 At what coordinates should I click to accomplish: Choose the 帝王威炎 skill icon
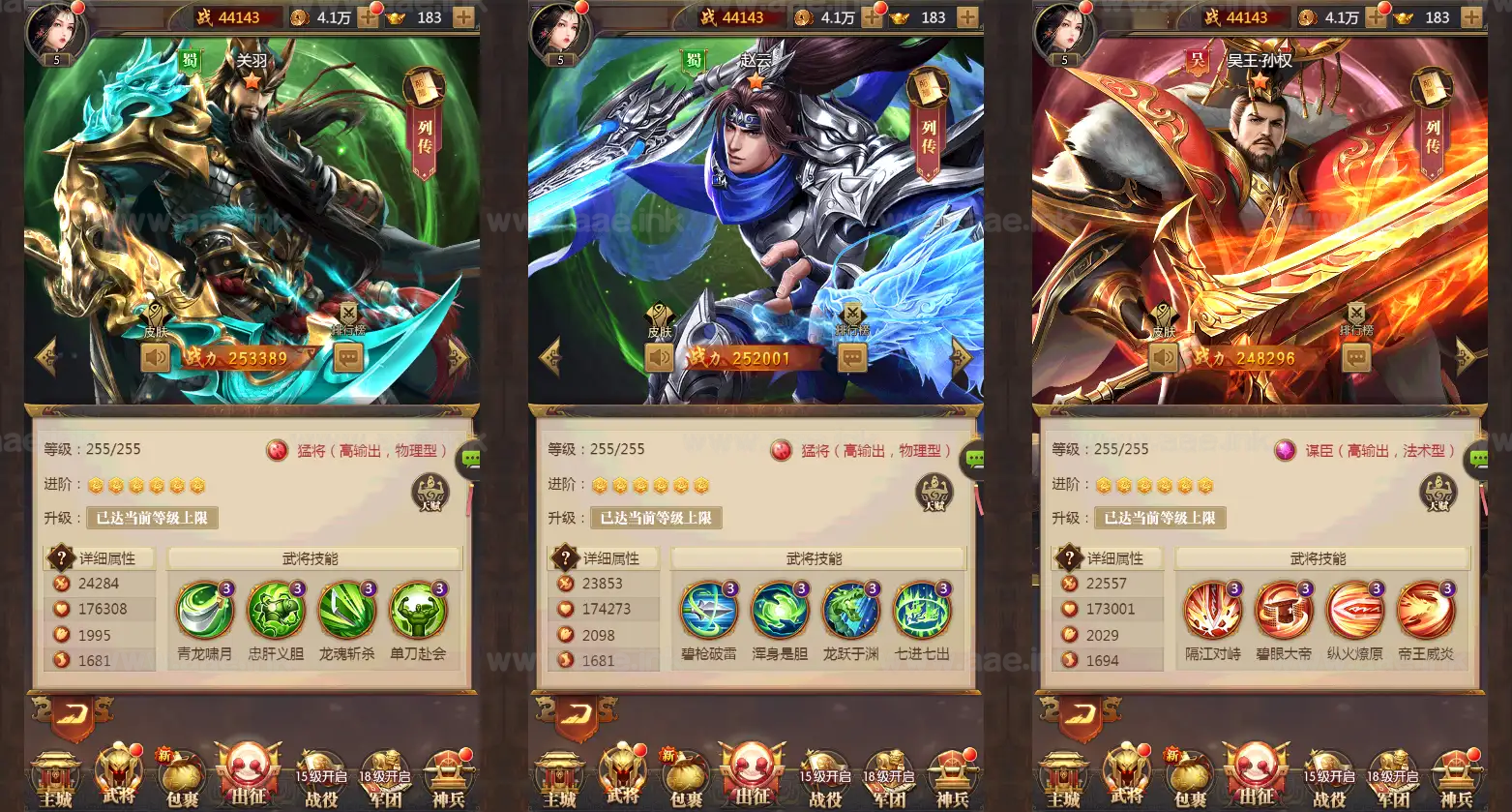tap(1426, 612)
